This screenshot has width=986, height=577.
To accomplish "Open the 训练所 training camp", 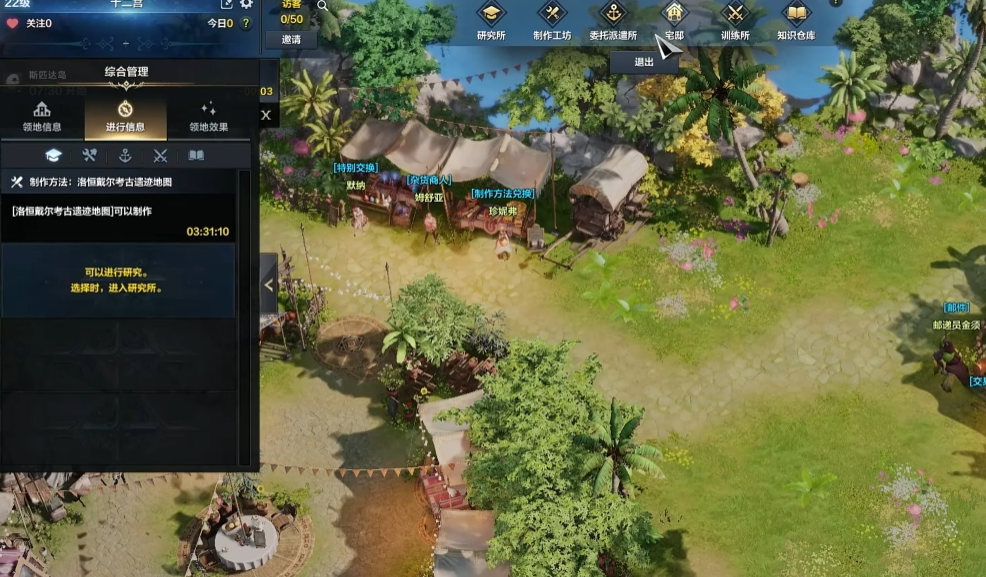I will (x=735, y=20).
